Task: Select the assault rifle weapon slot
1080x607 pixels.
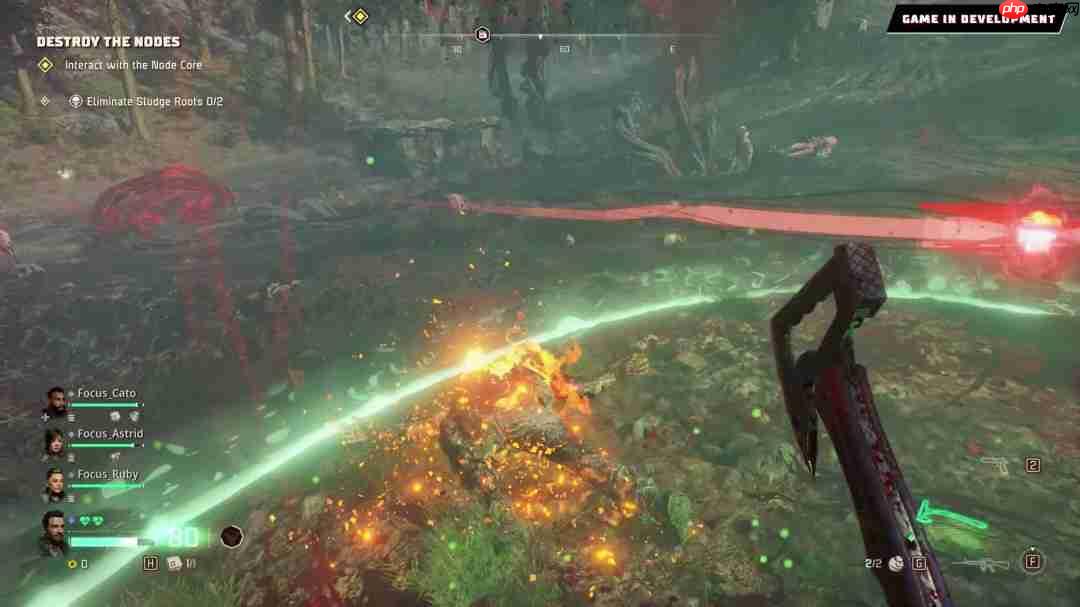Action: 980,563
